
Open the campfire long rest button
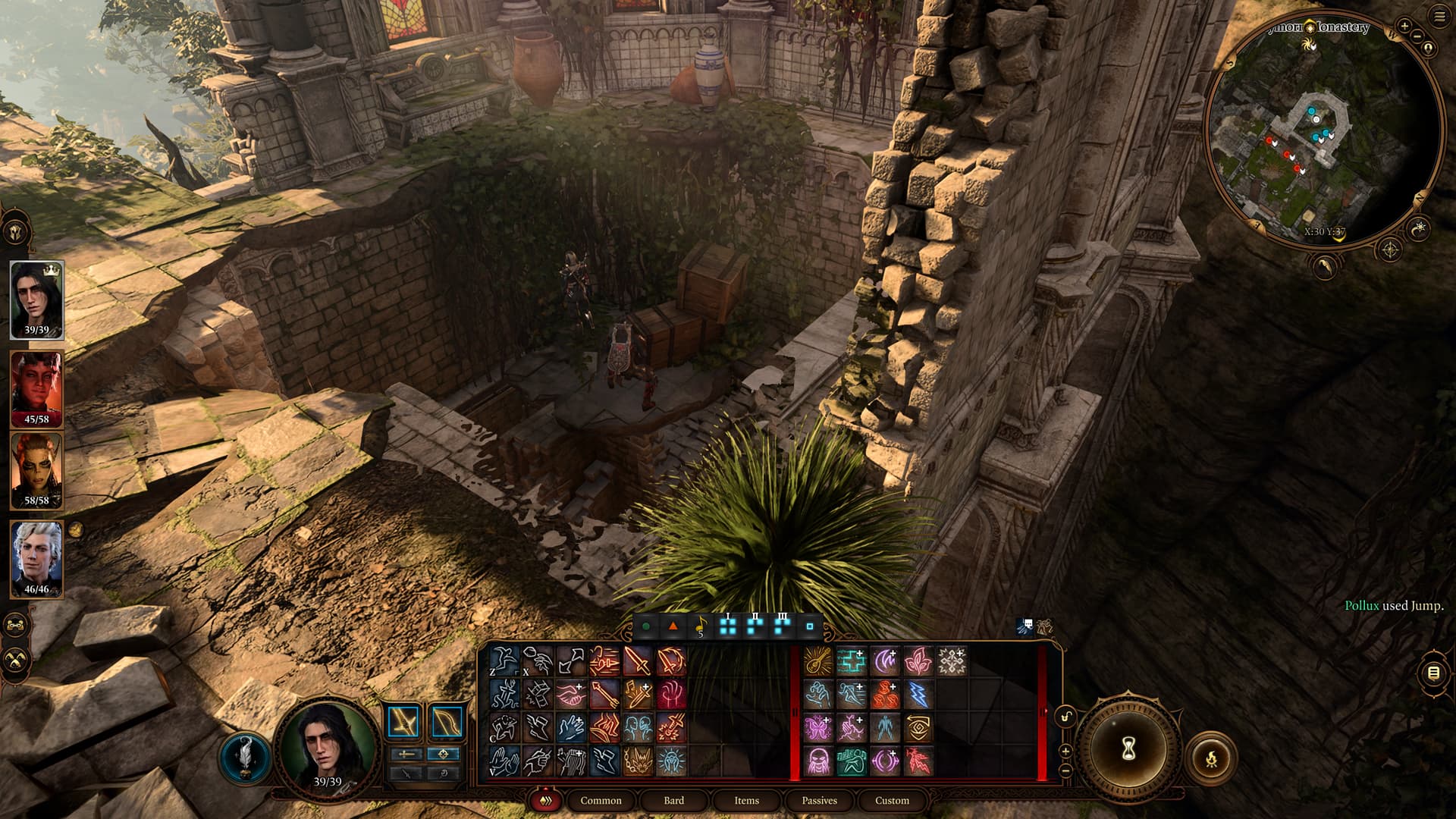point(1210,757)
